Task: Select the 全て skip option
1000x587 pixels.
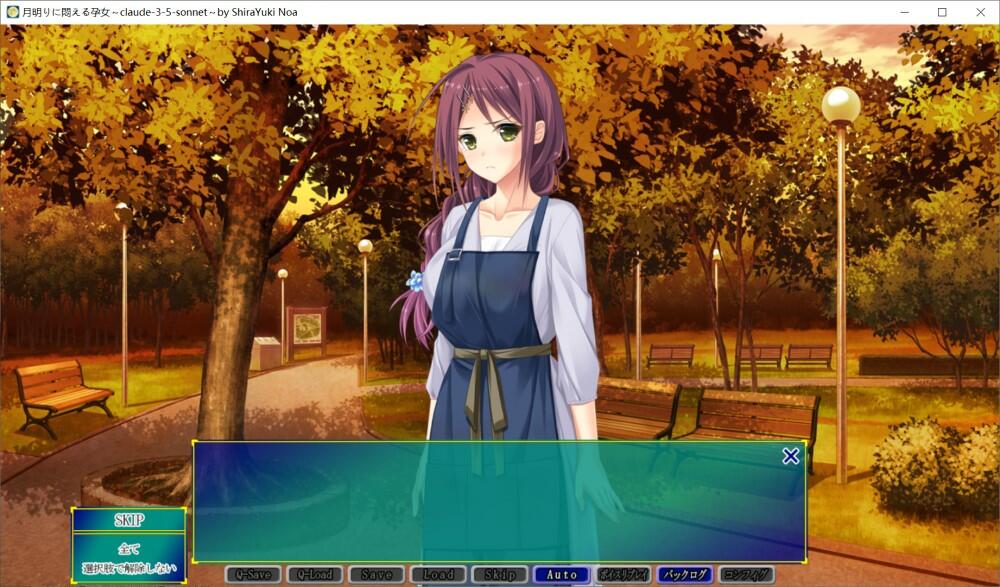Action: (x=129, y=549)
